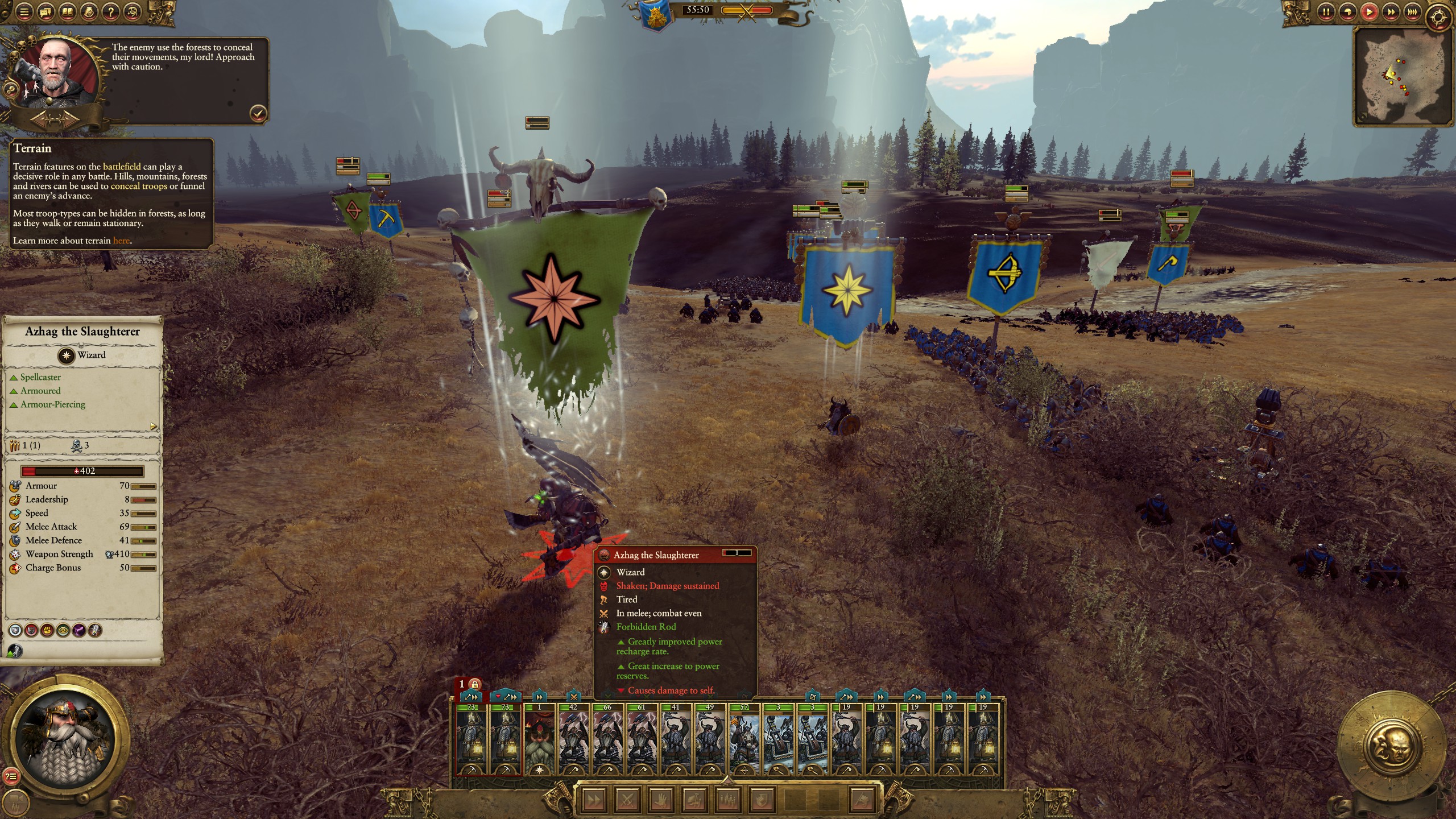Show the help question mark panel
The height and width of the screenshot is (819, 1456).
111,11
